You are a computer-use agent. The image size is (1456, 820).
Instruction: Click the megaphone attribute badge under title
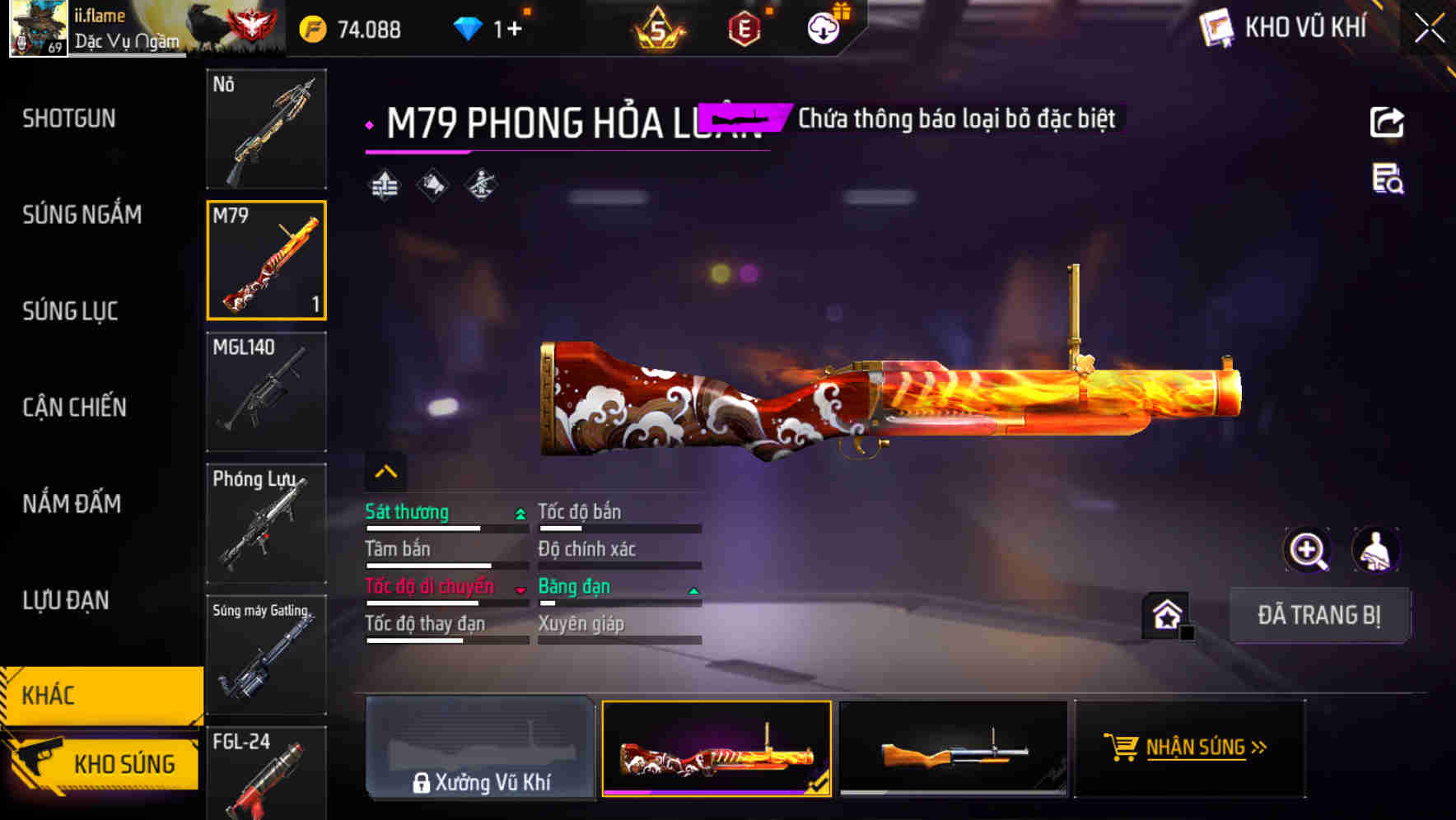point(431,184)
